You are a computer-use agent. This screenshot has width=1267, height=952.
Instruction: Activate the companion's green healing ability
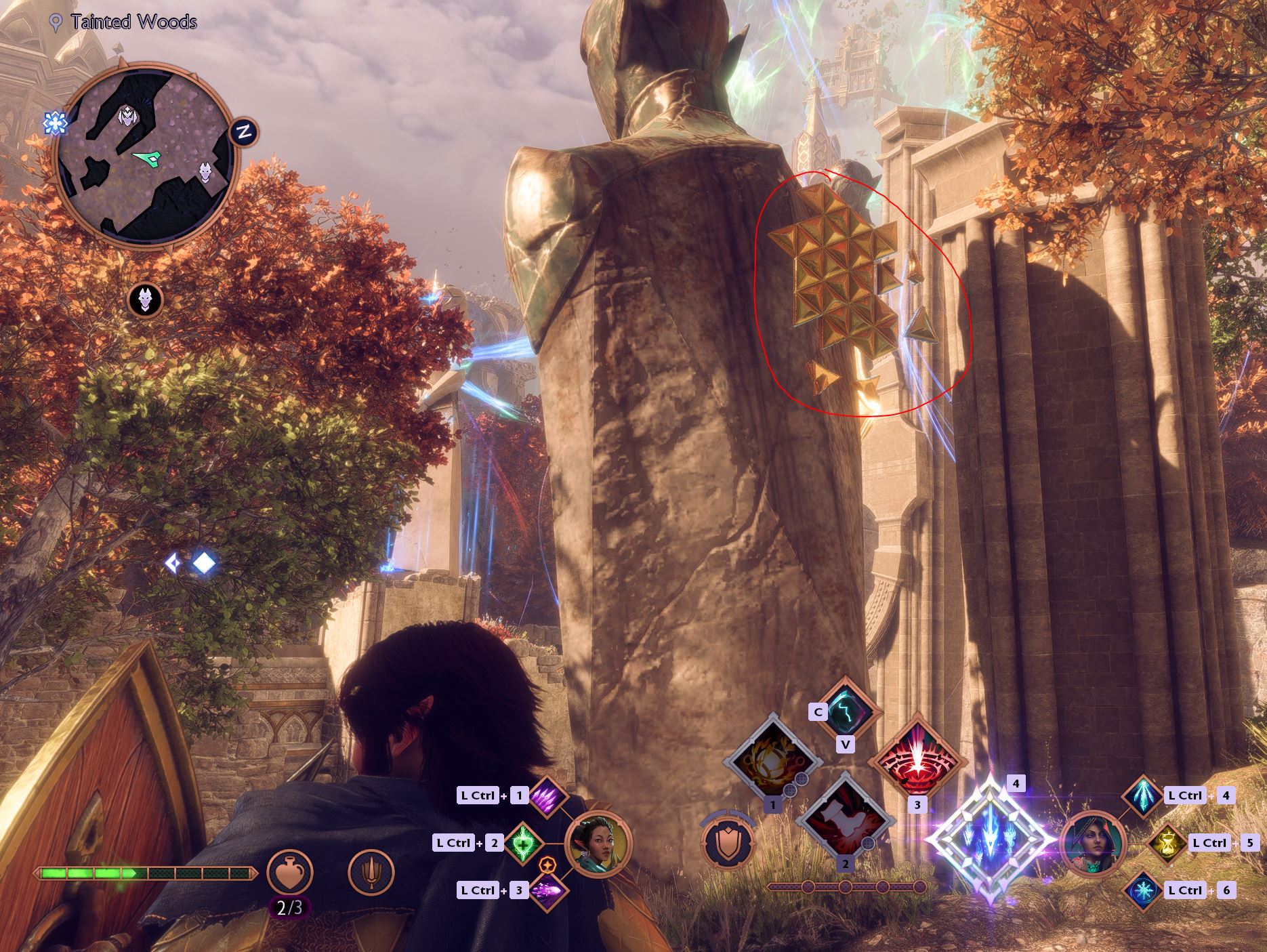pyautogui.click(x=522, y=843)
